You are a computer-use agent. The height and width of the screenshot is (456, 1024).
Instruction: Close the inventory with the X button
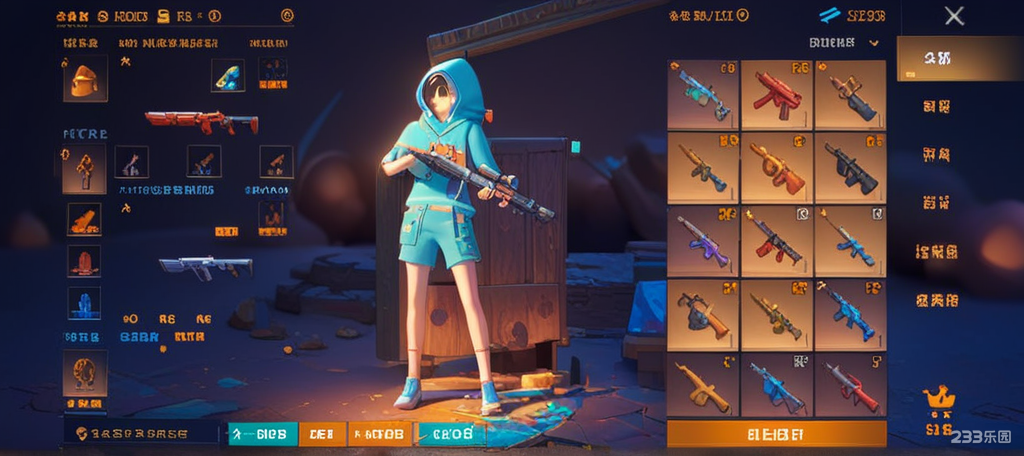click(954, 16)
